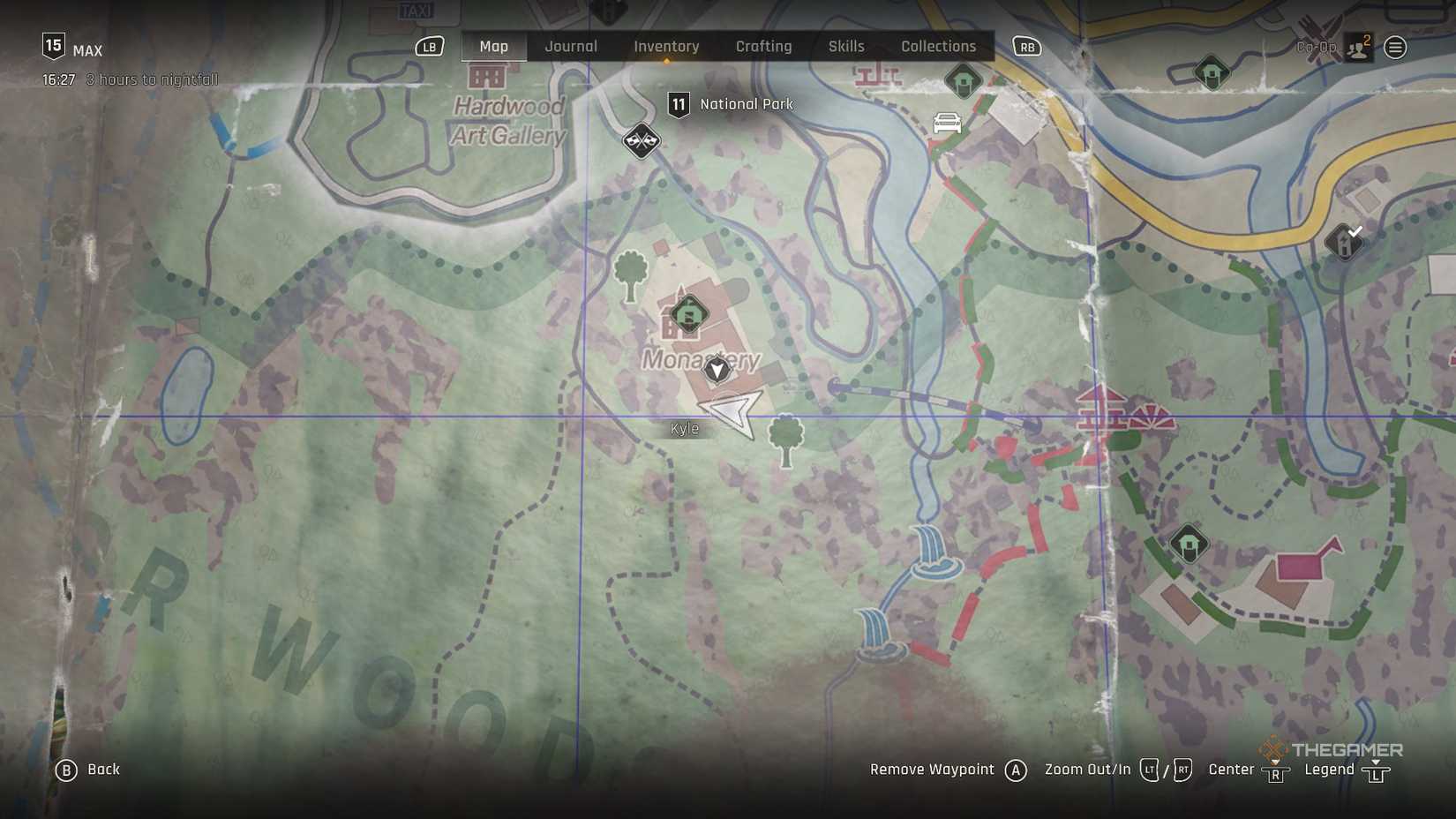Open the Collections tab
This screenshot has height=819, width=1456.
938,46
